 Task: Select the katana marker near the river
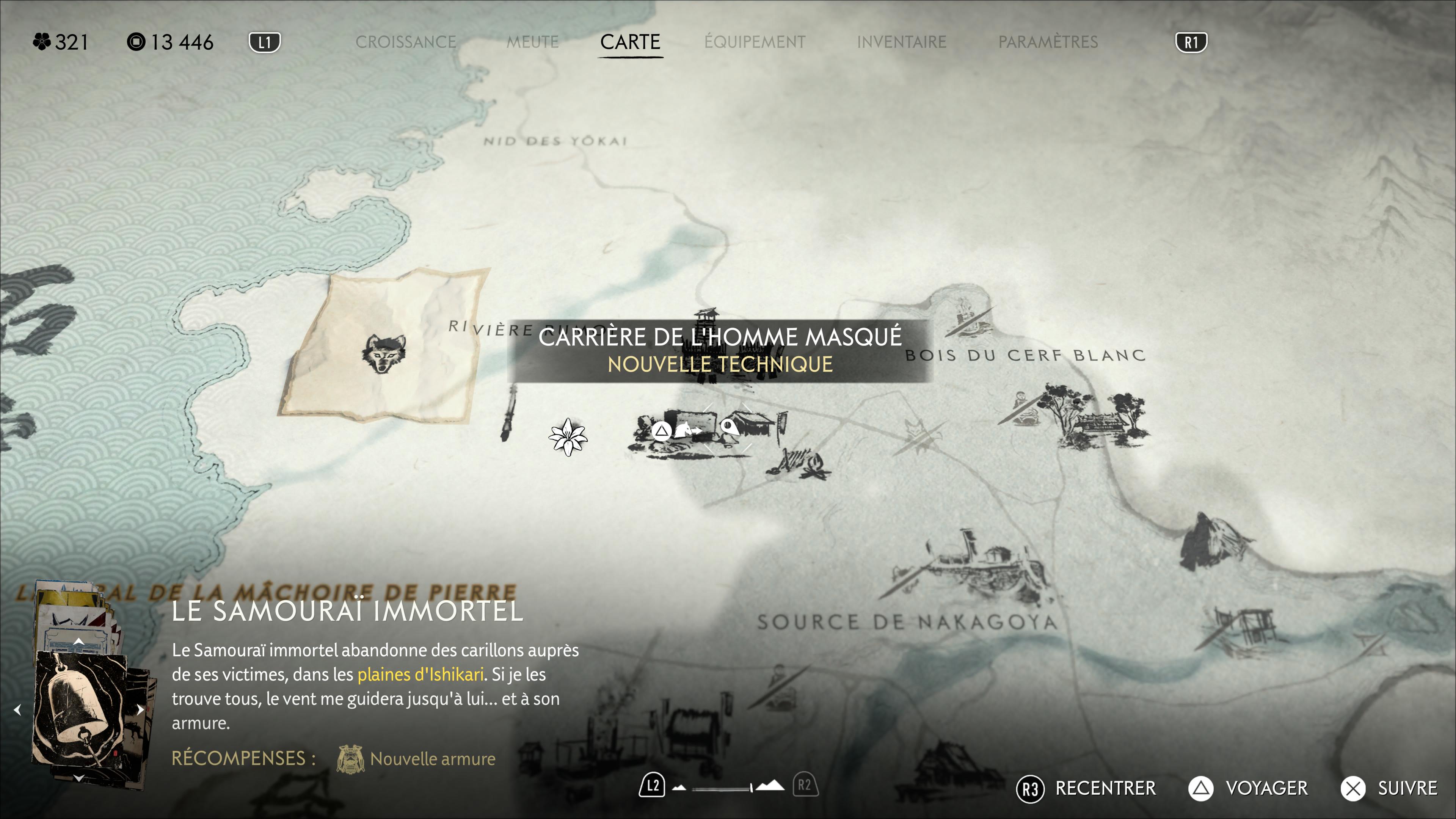pos(509,413)
